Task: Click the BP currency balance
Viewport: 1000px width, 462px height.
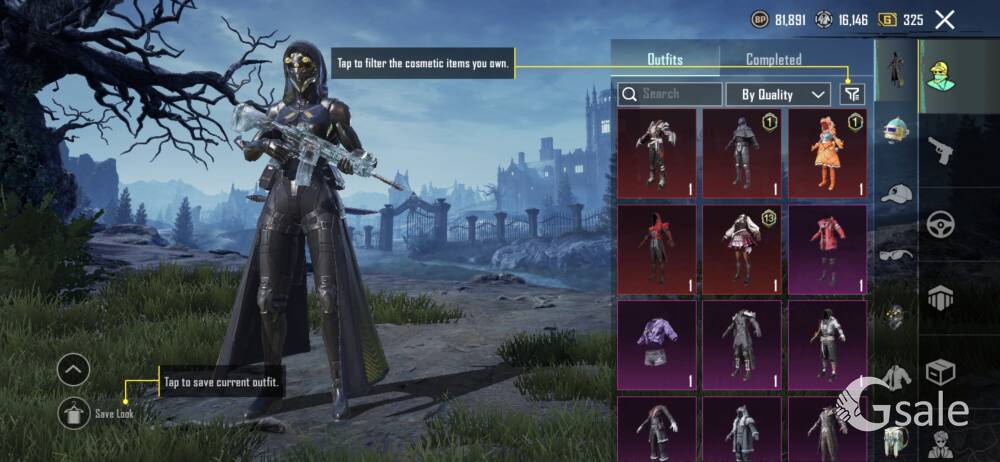Action: point(777,19)
